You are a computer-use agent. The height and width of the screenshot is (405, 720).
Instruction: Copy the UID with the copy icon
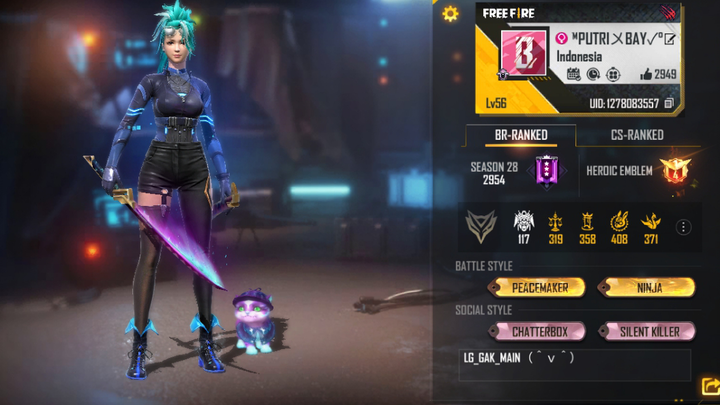pyautogui.click(x=670, y=103)
